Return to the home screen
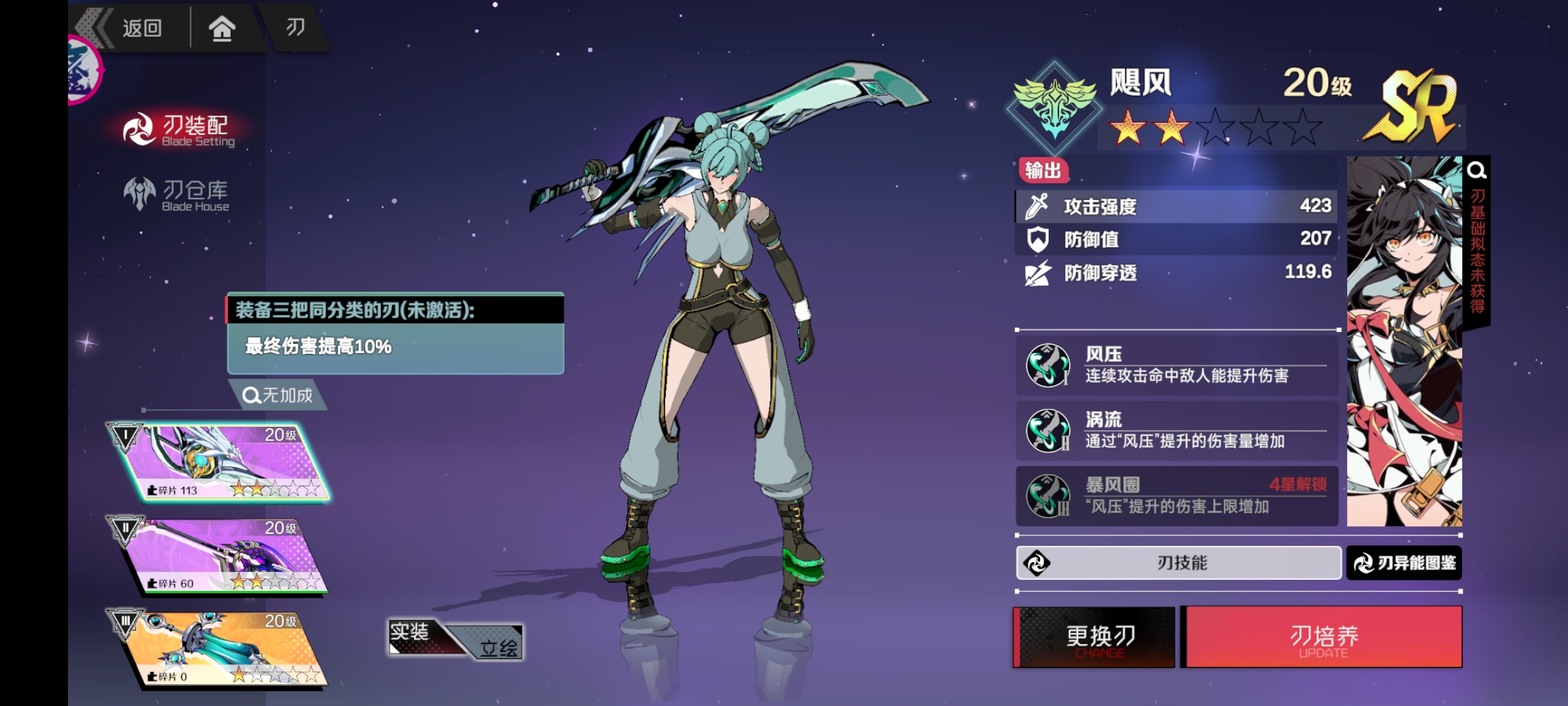Viewport: 1568px width, 706px height. click(x=221, y=28)
